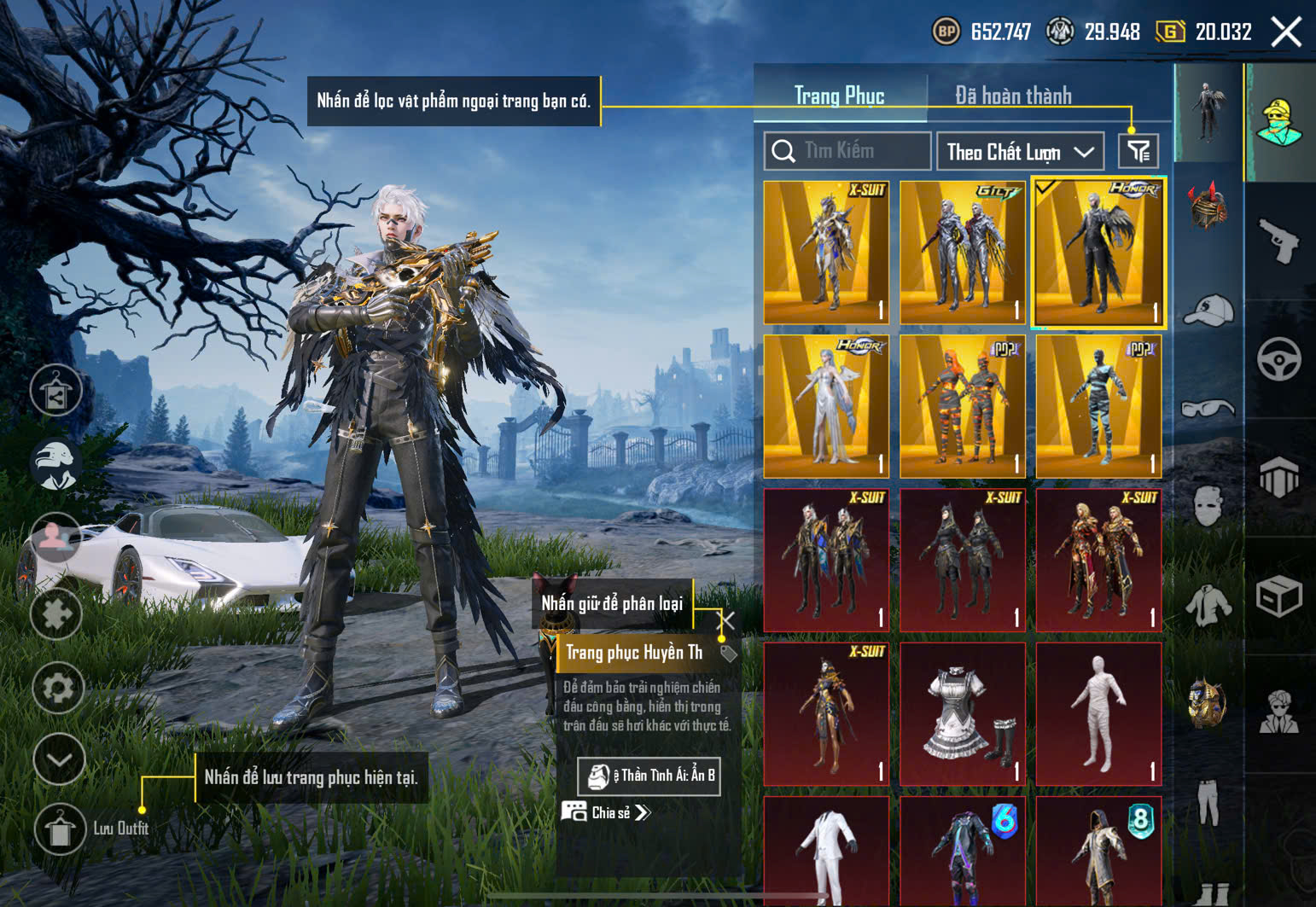Pick the maid dress outfit tile
The height and width of the screenshot is (907, 1316).
[x=963, y=713]
